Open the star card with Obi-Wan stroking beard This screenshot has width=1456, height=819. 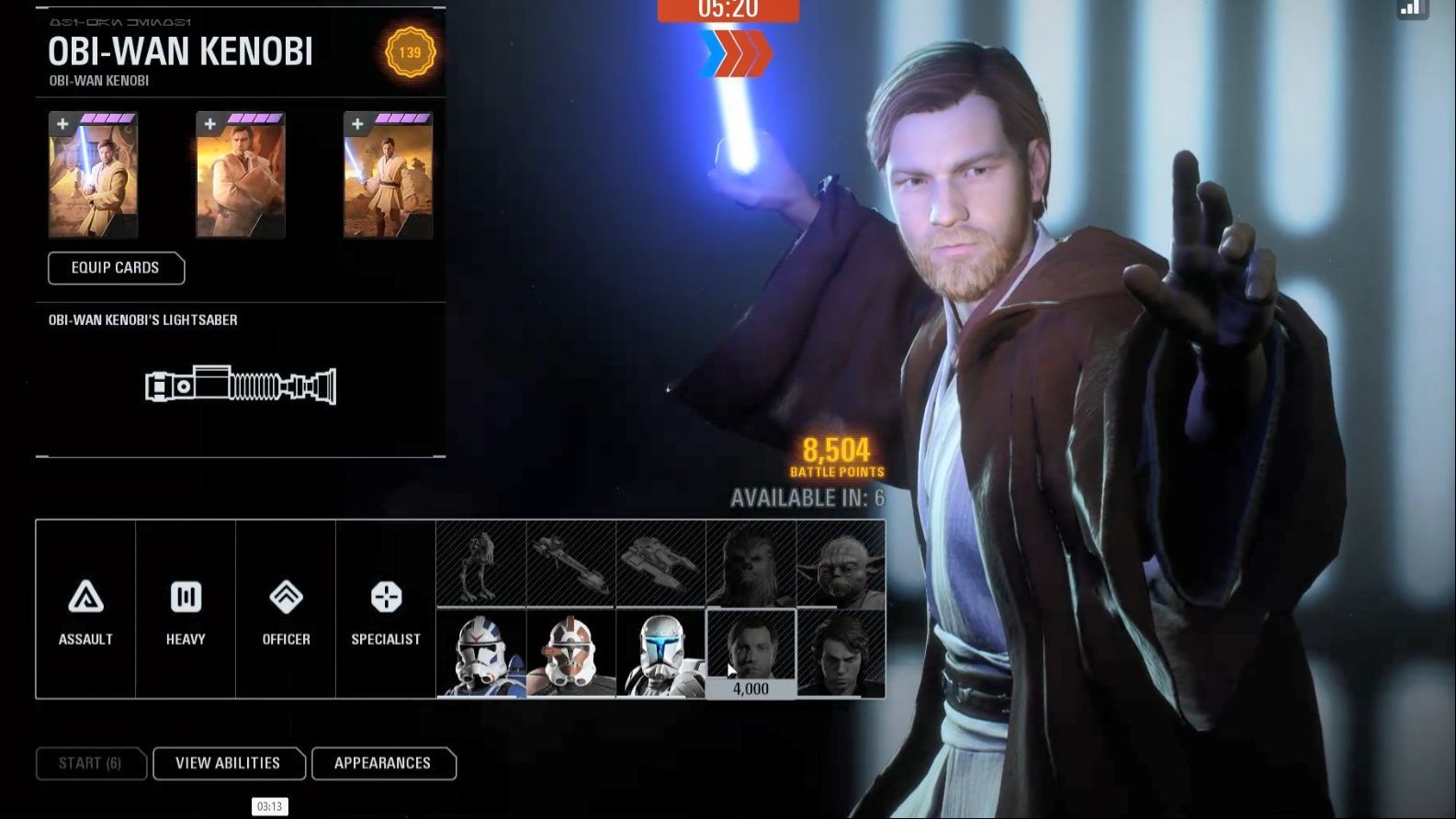coord(241,176)
